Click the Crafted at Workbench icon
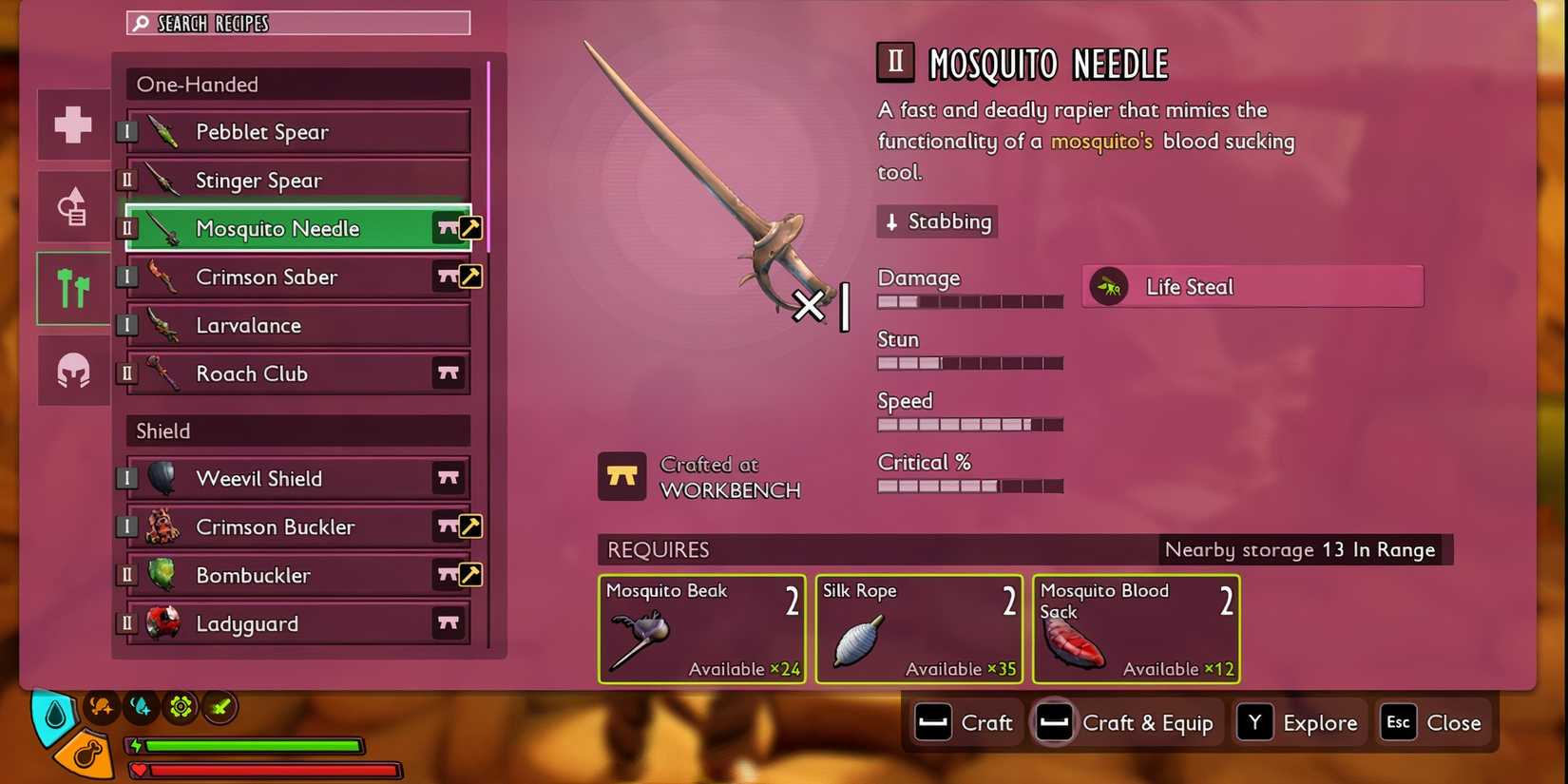Screen dimensions: 1568x784 tap(623, 475)
